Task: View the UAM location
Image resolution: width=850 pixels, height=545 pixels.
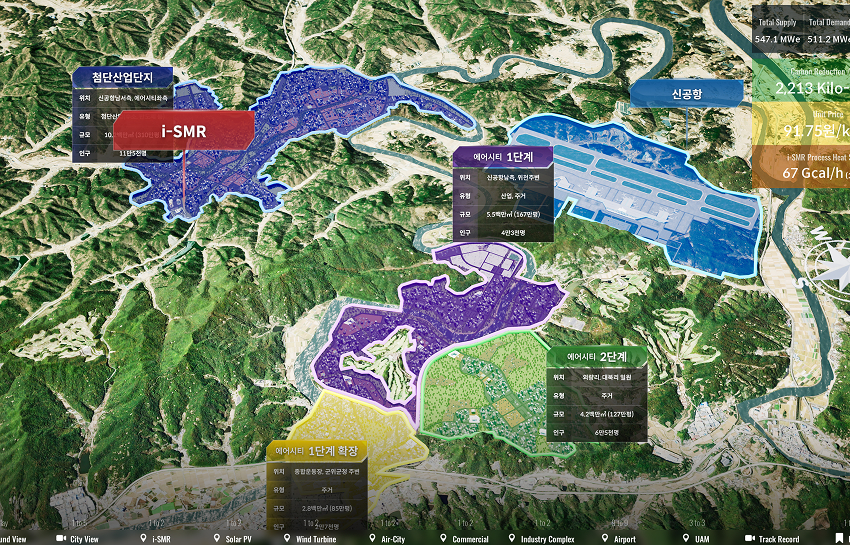Action: (x=701, y=539)
